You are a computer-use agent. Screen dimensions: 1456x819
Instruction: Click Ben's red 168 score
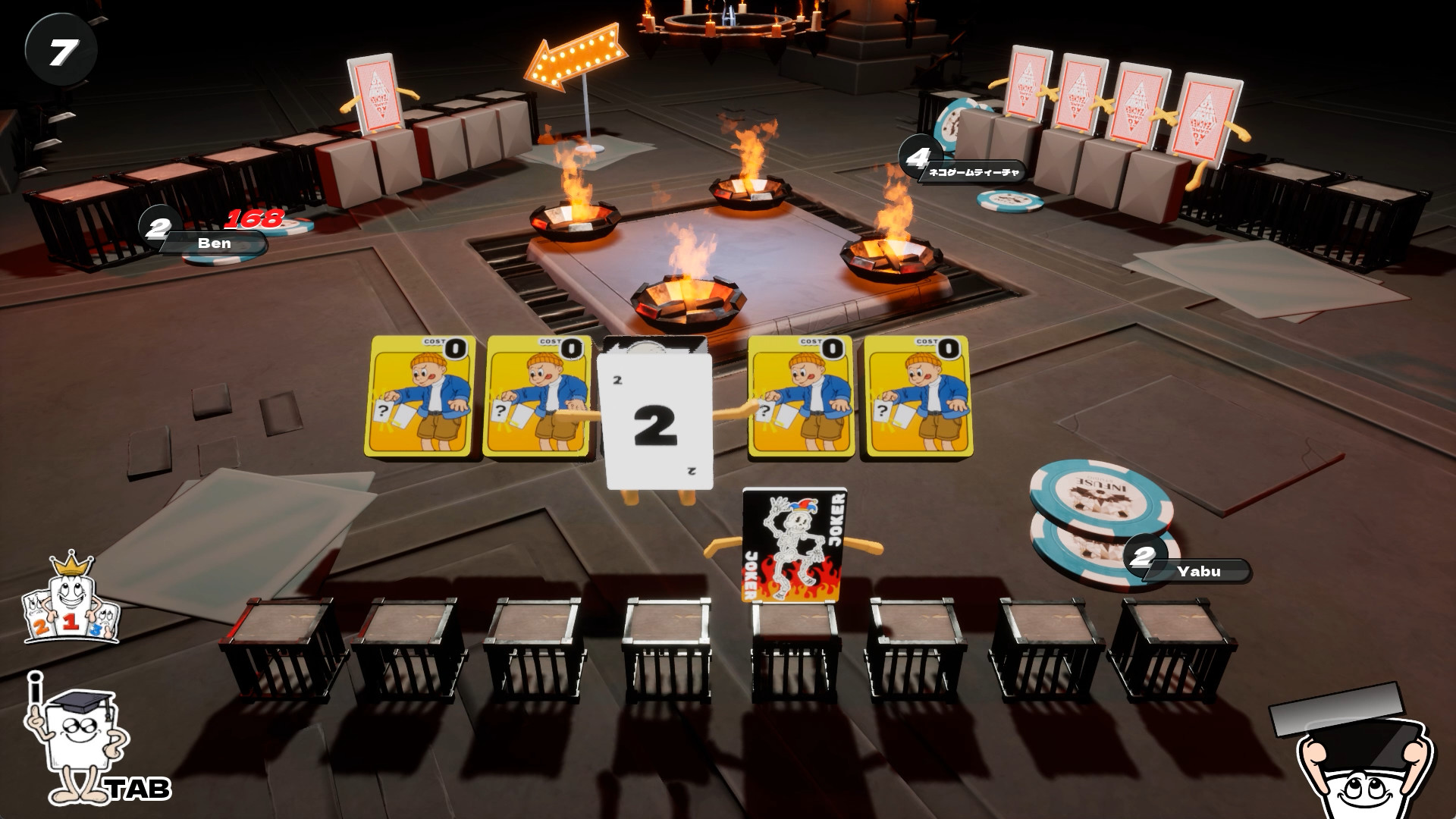[x=254, y=220]
